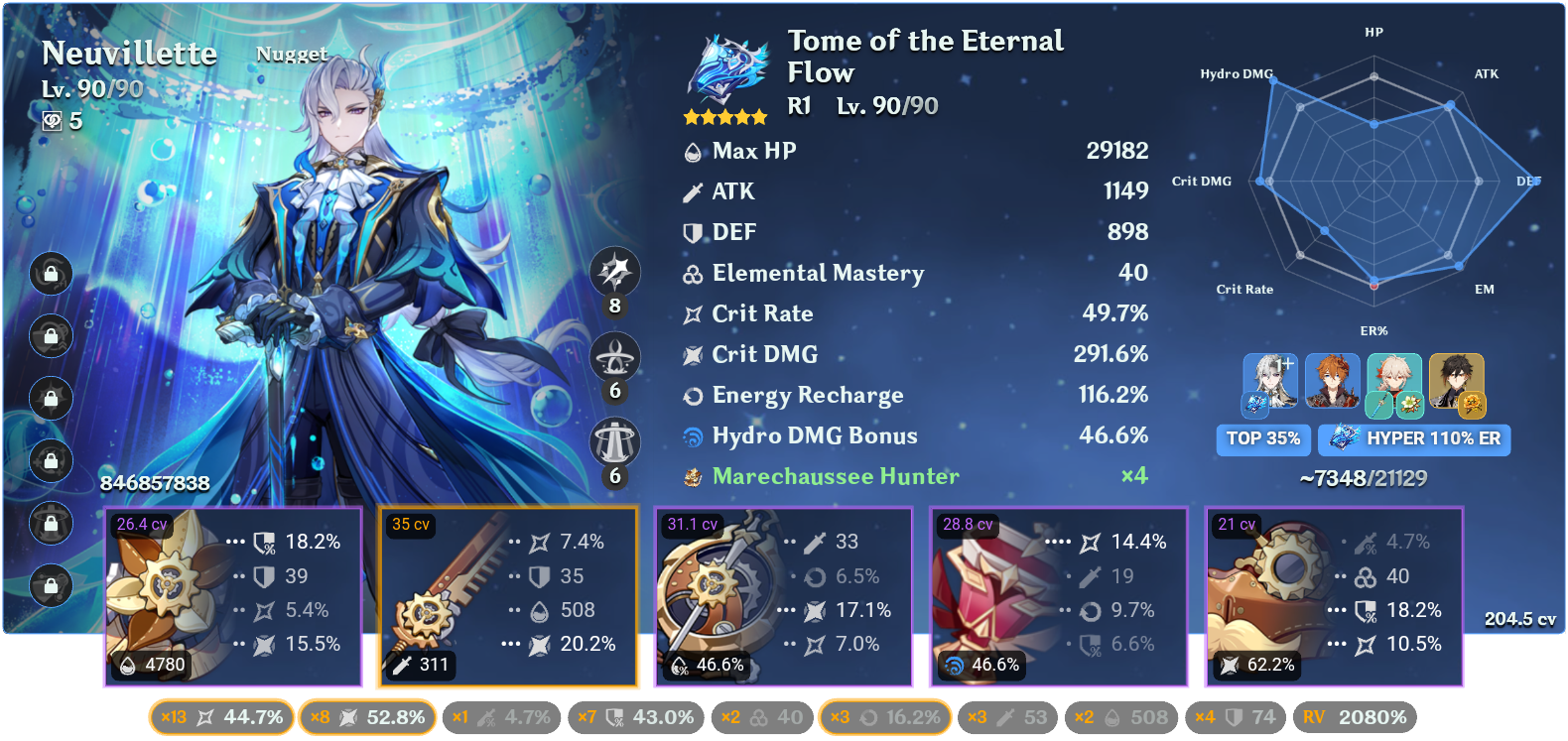The image size is (1568, 741).
Task: Unlock the bottom padlock on the left
Action: click(x=50, y=587)
